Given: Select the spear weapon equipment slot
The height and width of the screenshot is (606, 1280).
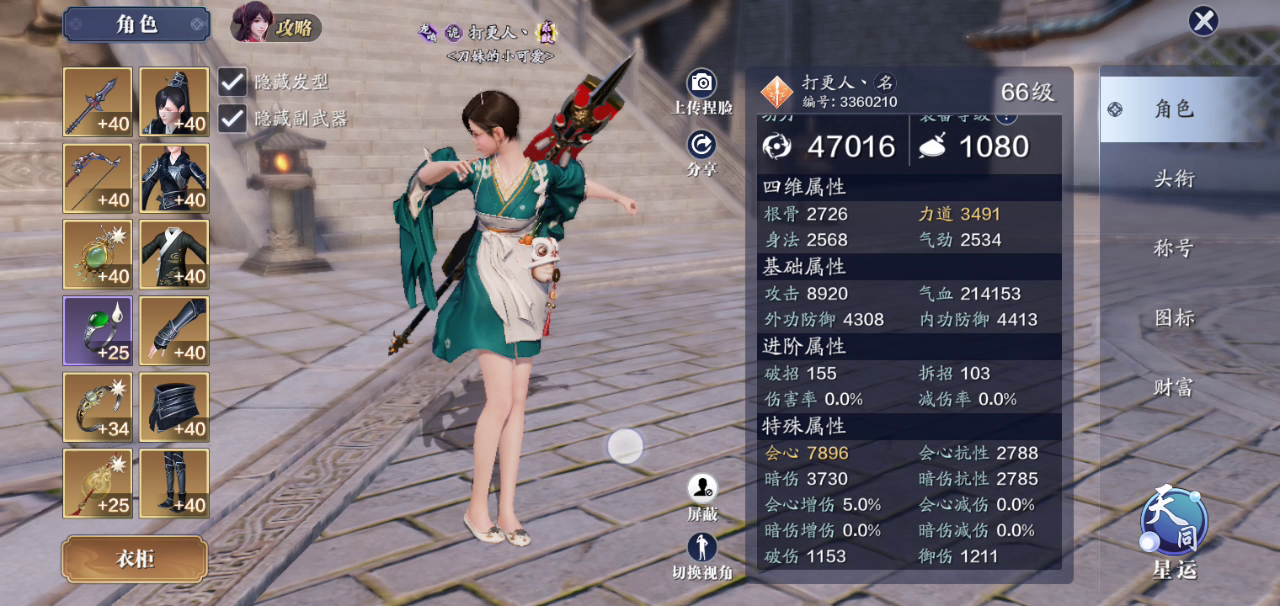Looking at the screenshot, I should click(x=98, y=102).
